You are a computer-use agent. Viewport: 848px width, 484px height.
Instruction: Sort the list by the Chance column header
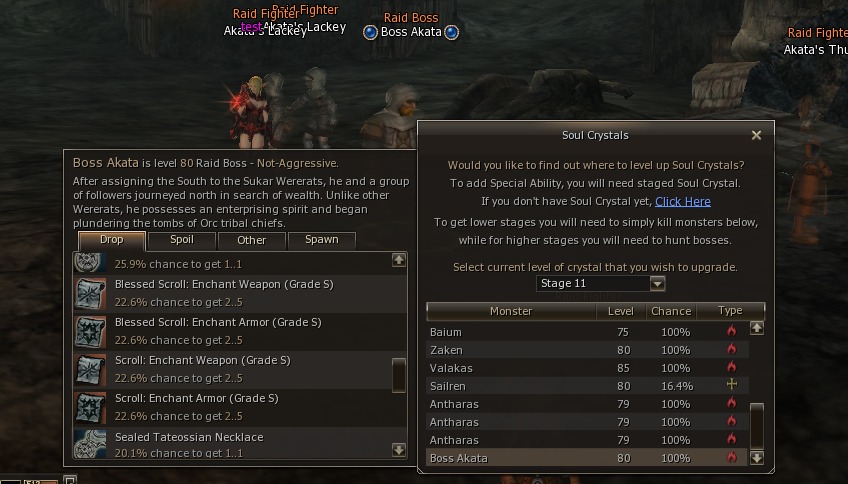click(671, 311)
